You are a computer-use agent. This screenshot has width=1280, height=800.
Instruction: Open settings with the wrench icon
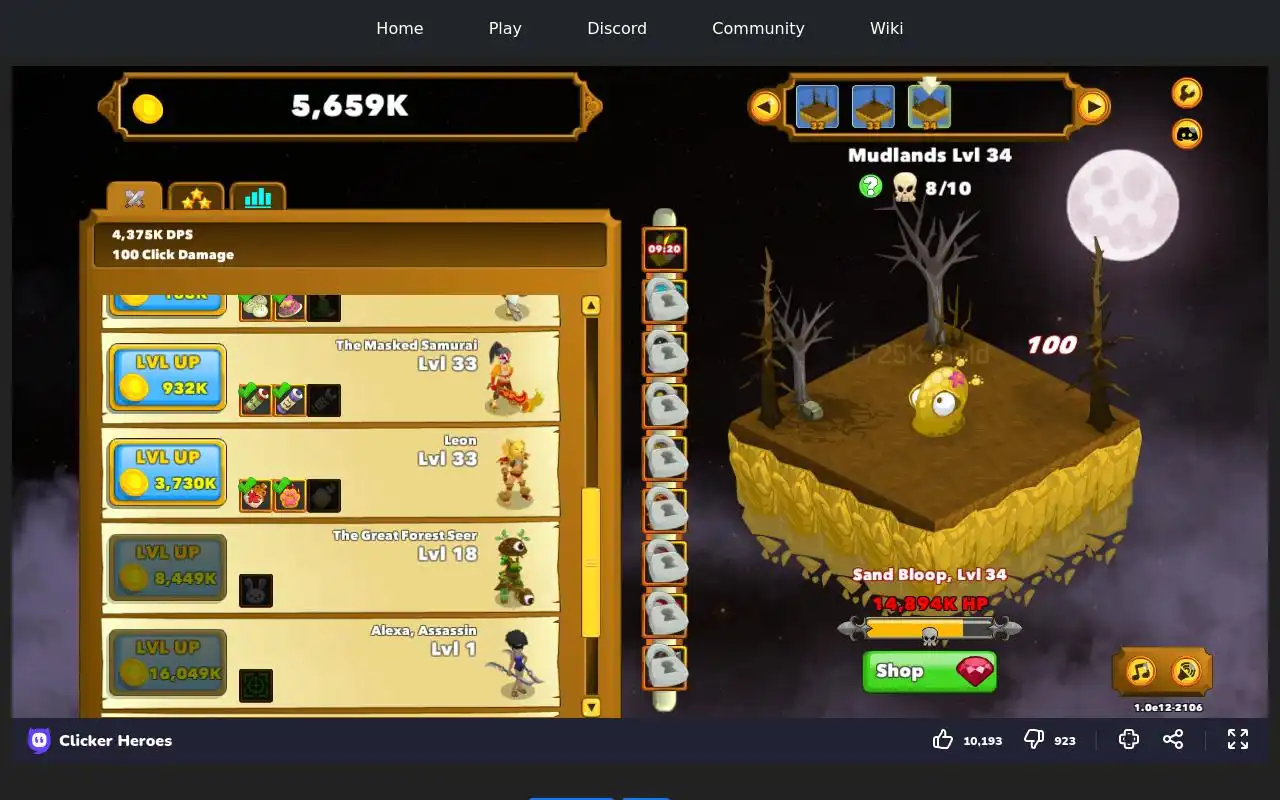[1187, 93]
